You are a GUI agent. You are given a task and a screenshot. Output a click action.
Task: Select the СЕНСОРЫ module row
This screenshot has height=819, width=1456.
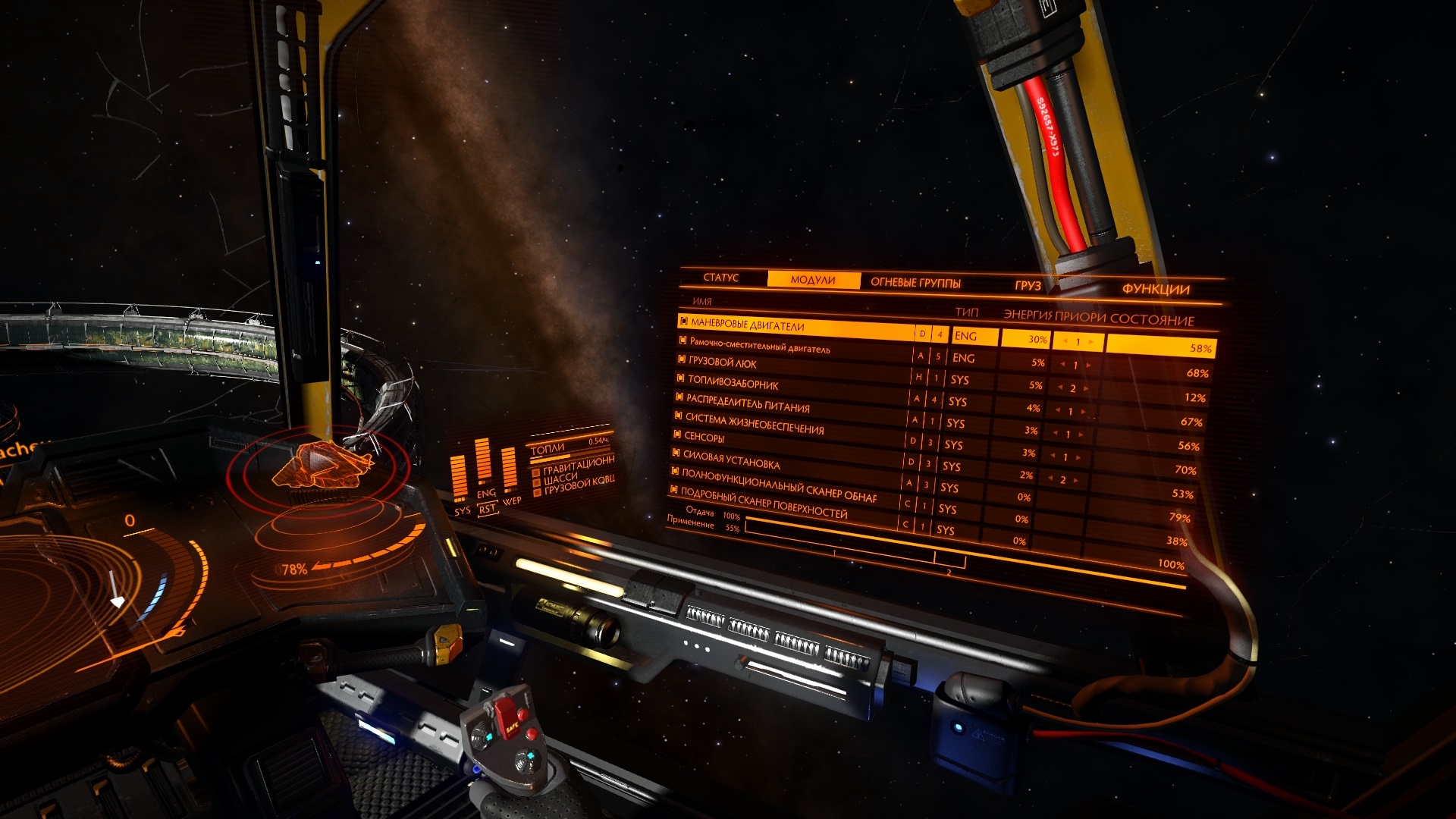704,438
